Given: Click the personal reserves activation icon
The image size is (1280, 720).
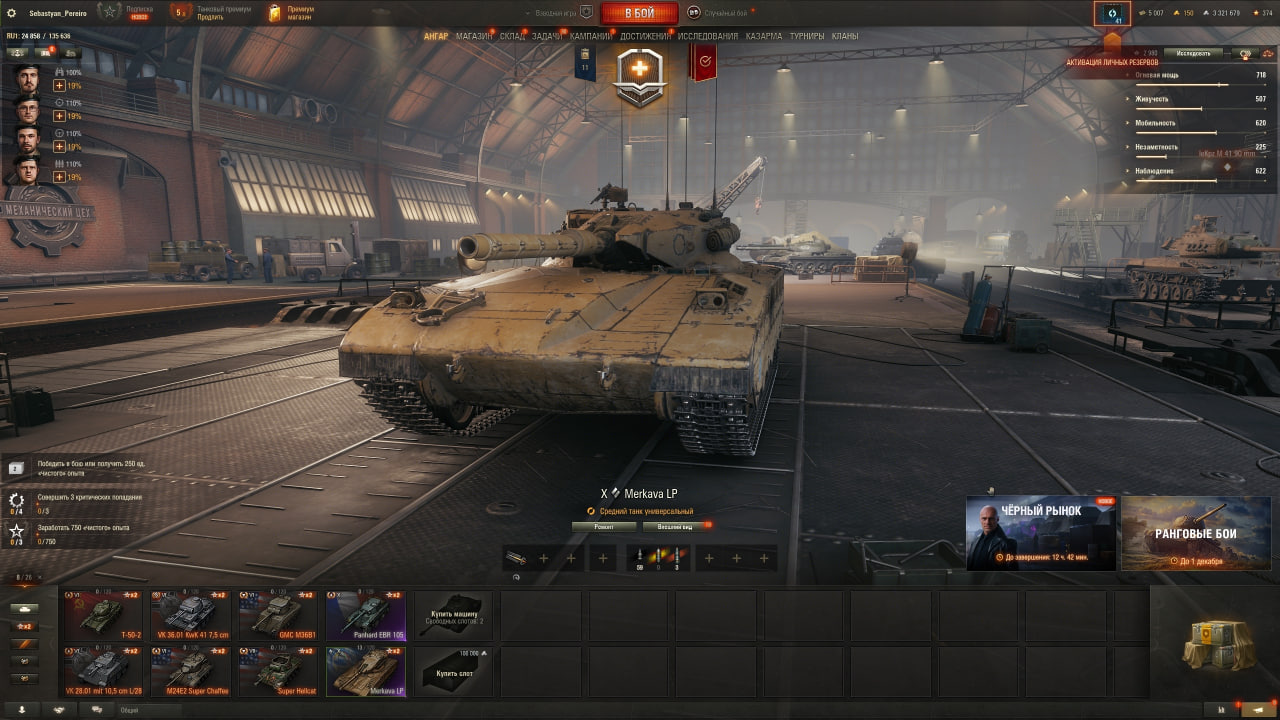Looking at the screenshot, I should click(1113, 13).
